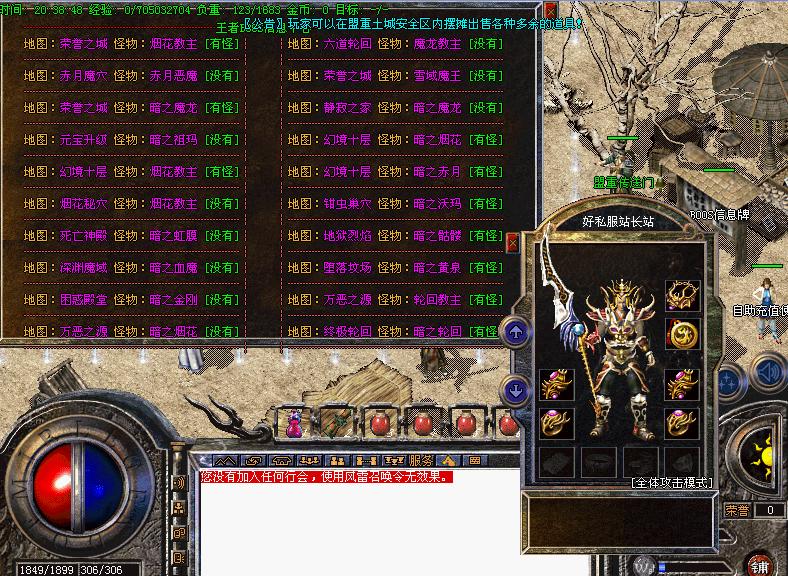The height and width of the screenshot is (576, 788).
Task: Toggle the attack mode label
Action: 673,482
